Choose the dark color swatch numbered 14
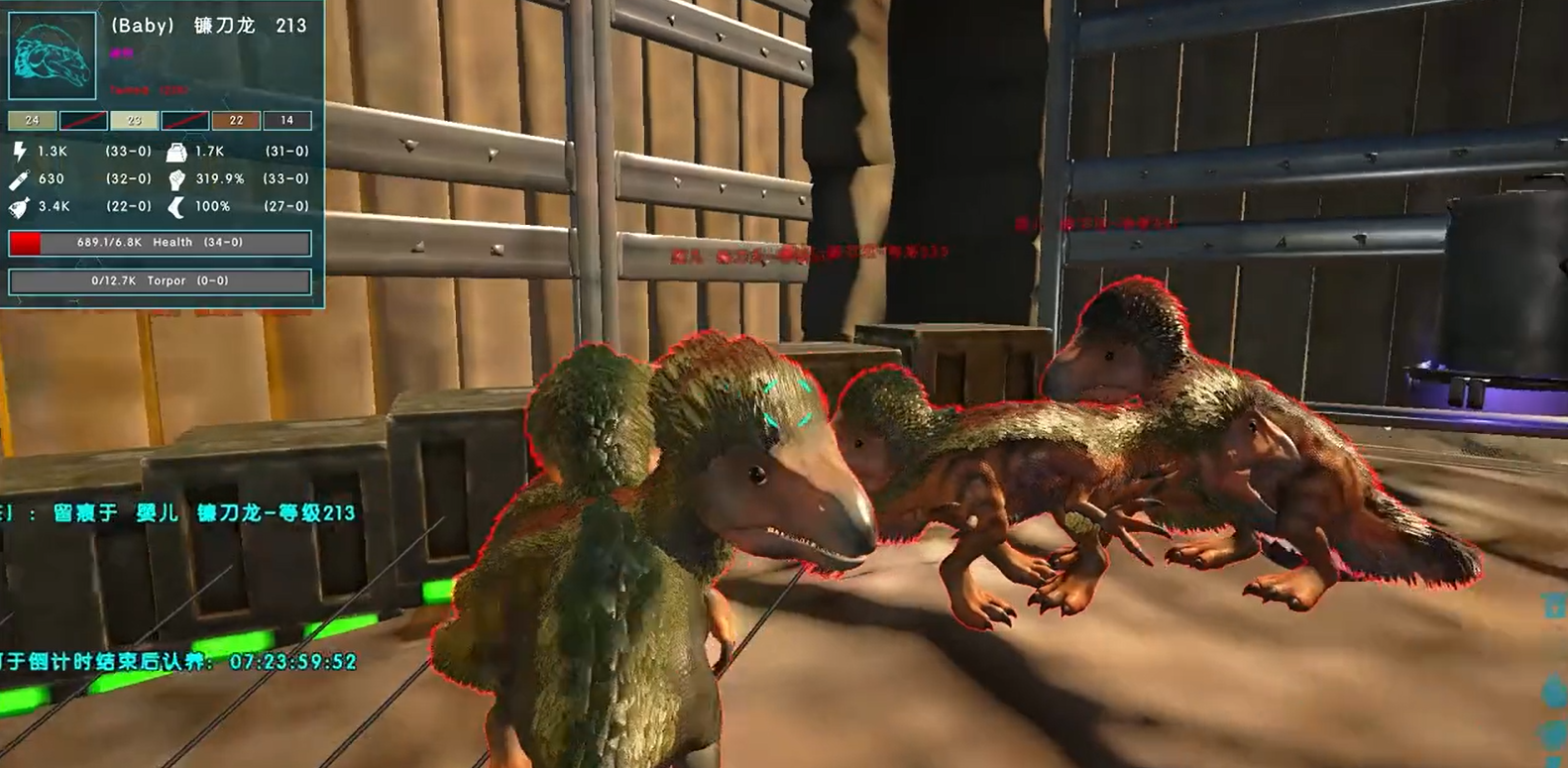The image size is (1568, 768). pyautogui.click(x=286, y=121)
